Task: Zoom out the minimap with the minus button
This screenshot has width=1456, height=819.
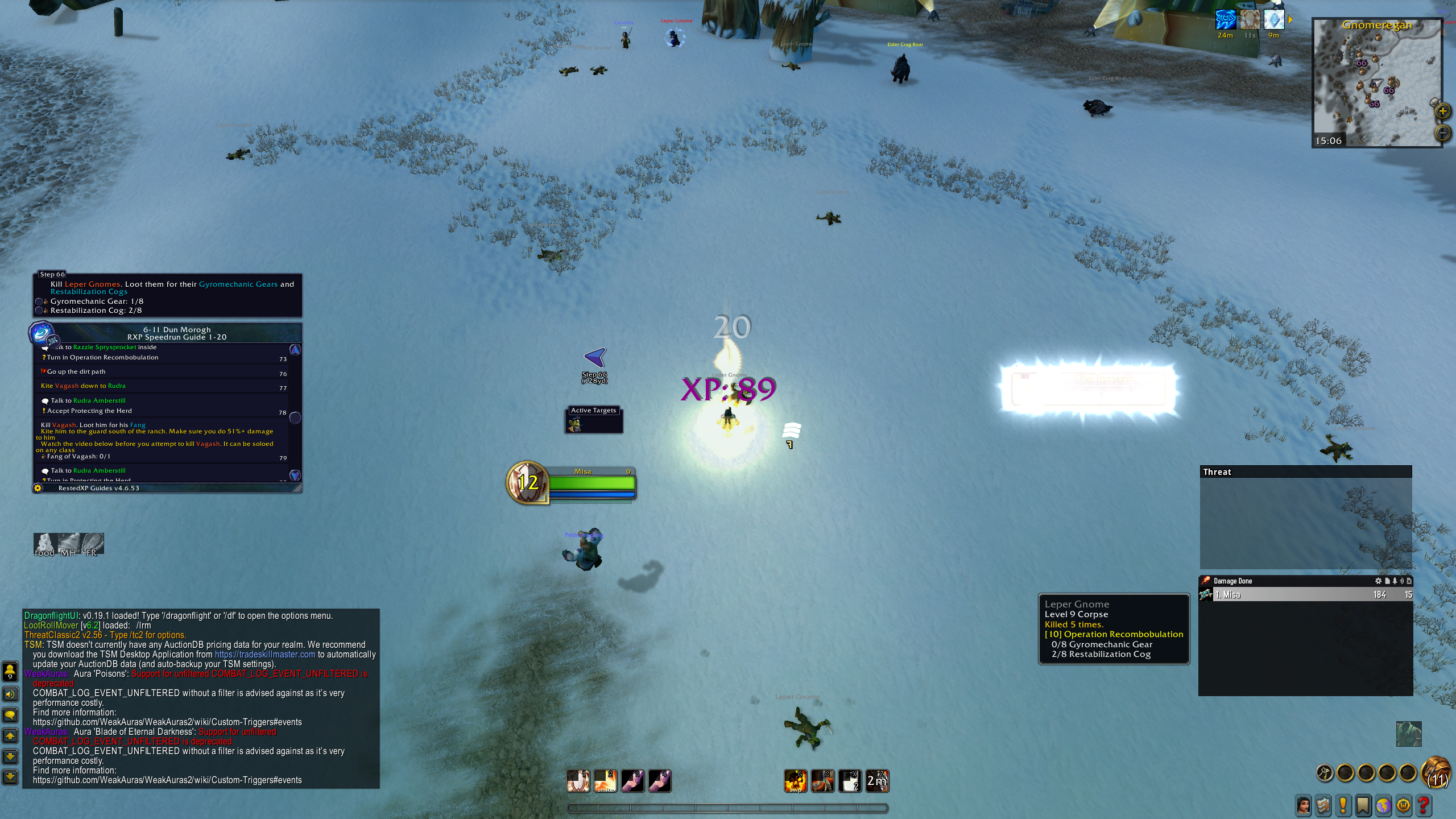Action: [1443, 133]
